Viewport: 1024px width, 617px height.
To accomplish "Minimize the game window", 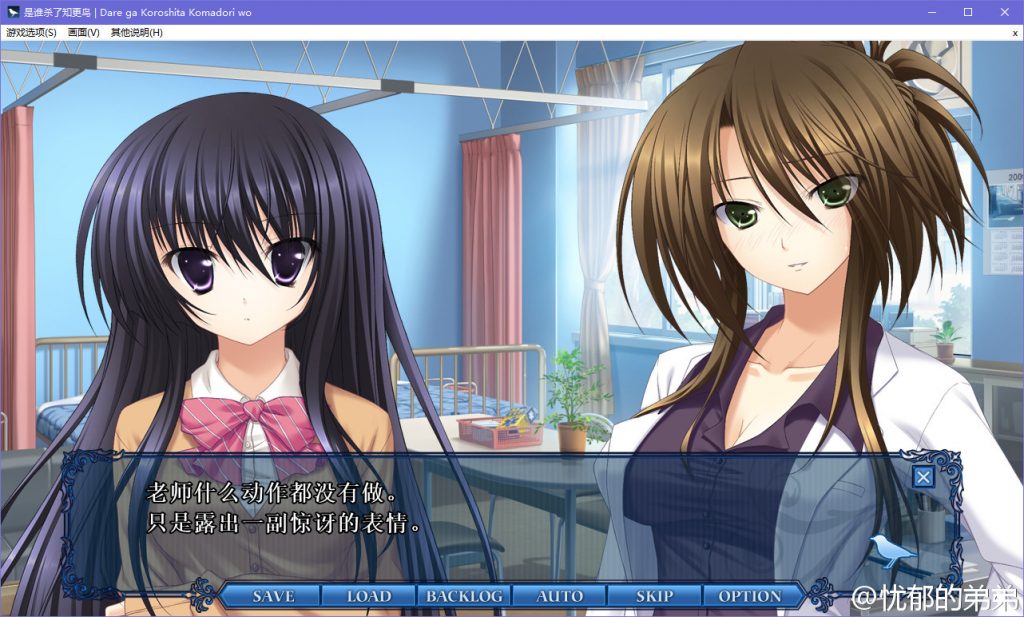I will pyautogui.click(x=931, y=12).
